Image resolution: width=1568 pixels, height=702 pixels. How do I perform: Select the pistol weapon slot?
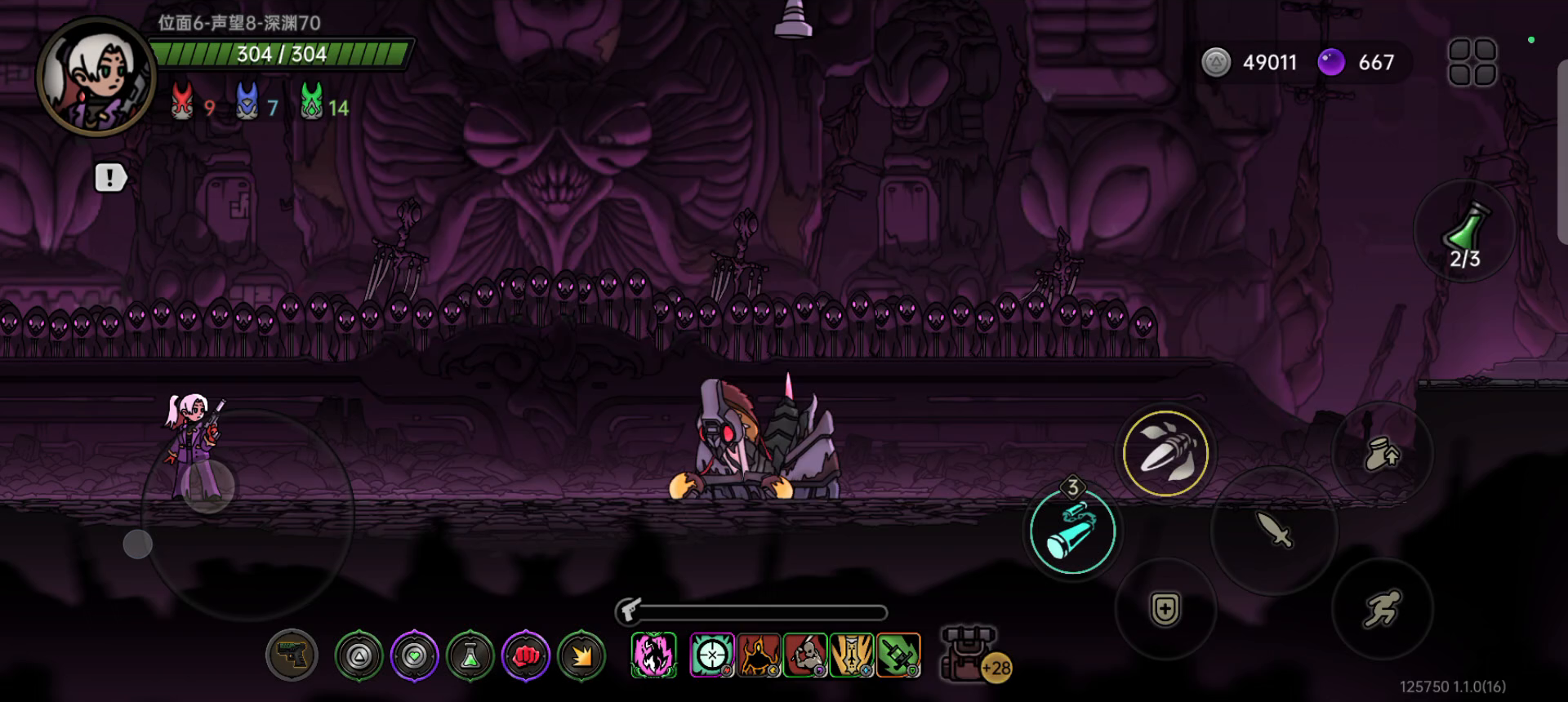(x=292, y=655)
